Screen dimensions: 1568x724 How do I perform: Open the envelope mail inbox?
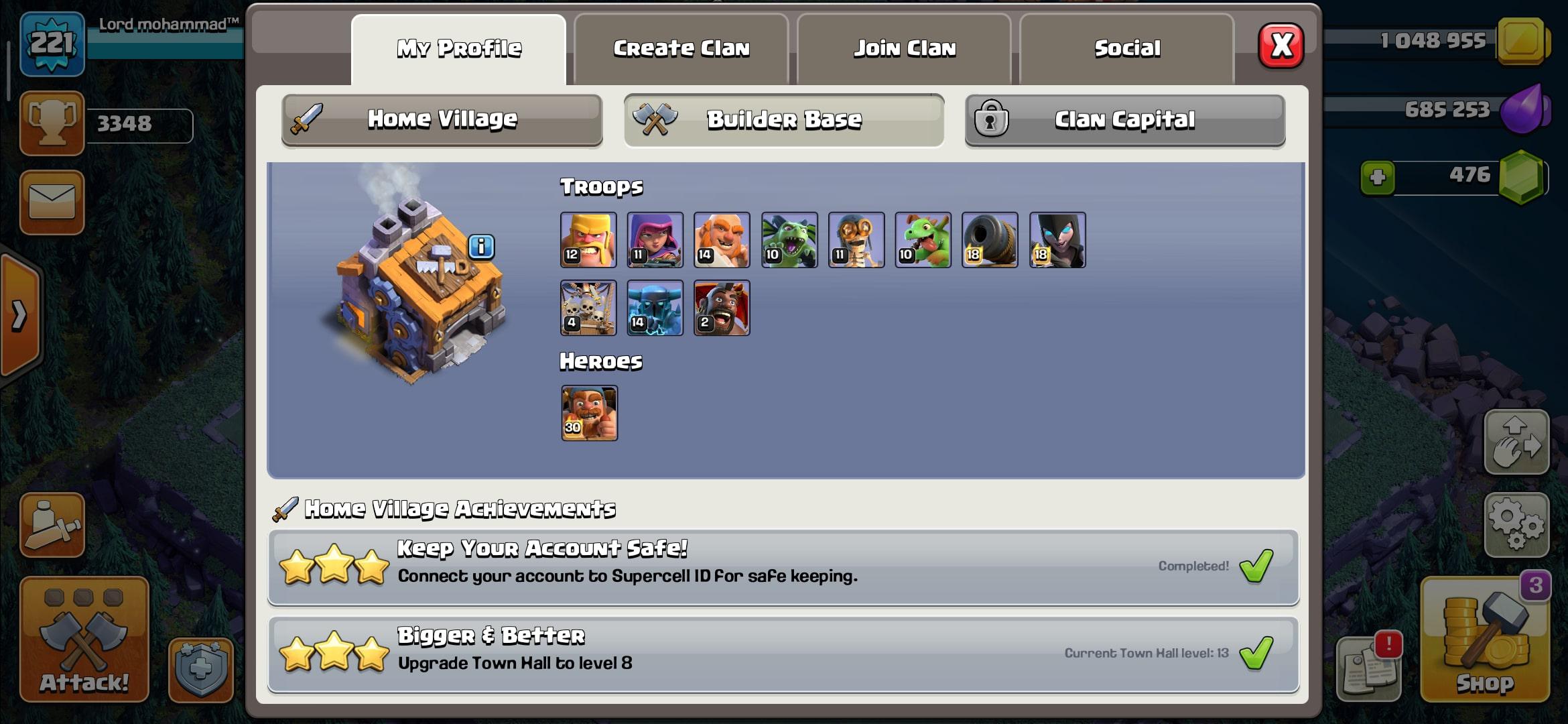coord(52,202)
